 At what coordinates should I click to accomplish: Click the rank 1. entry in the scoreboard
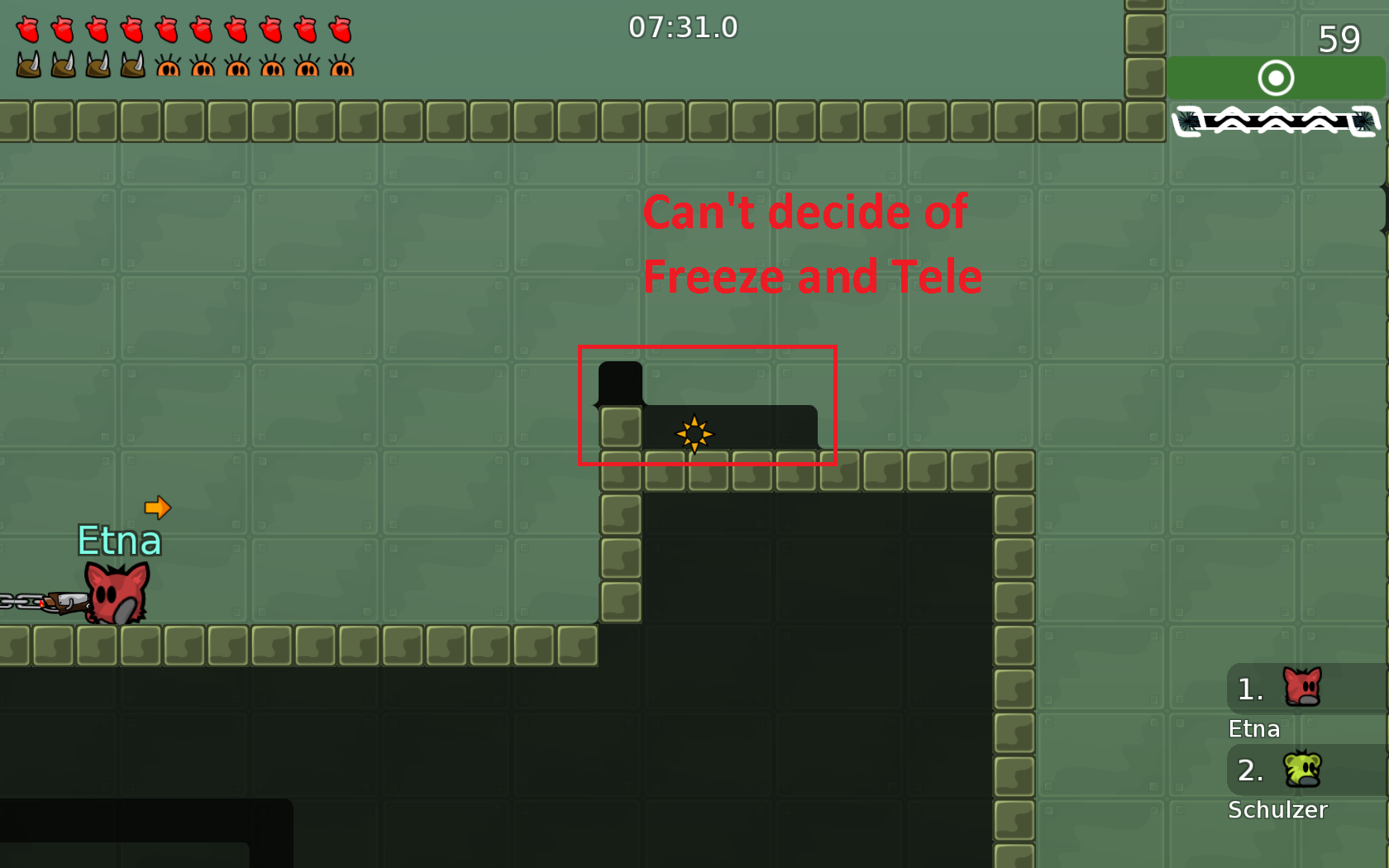(1248, 689)
